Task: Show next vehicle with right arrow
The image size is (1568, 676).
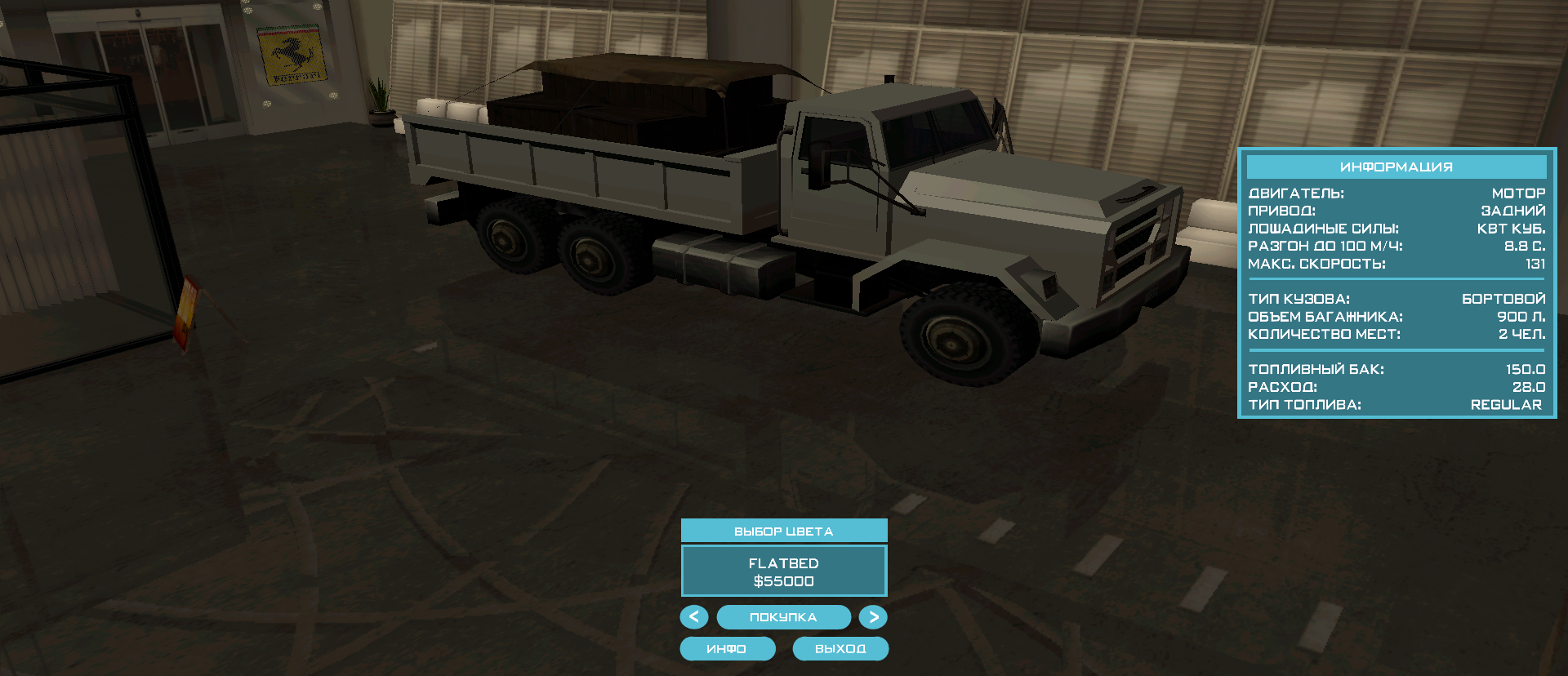Action: [x=873, y=617]
